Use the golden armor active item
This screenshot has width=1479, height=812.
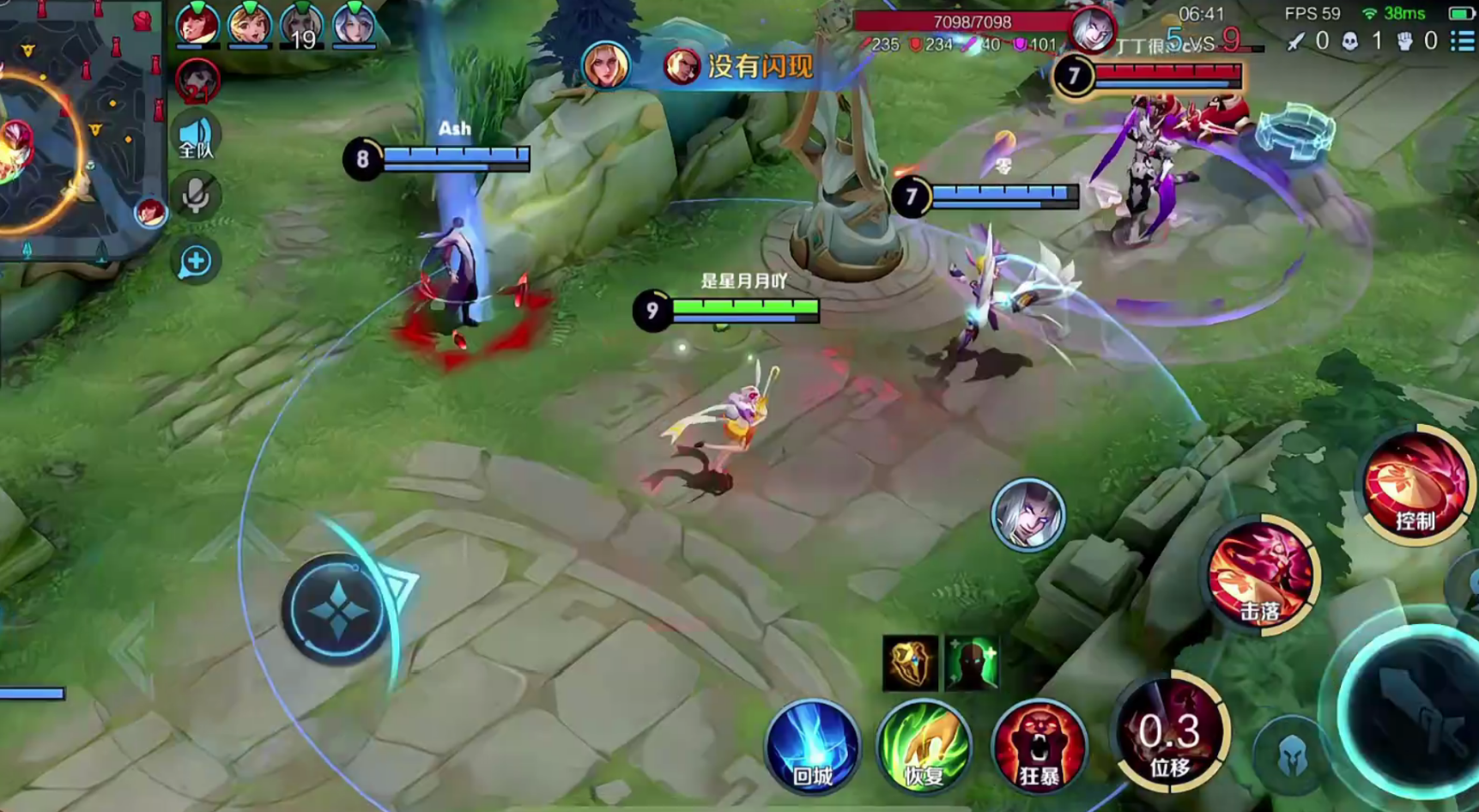(910, 663)
